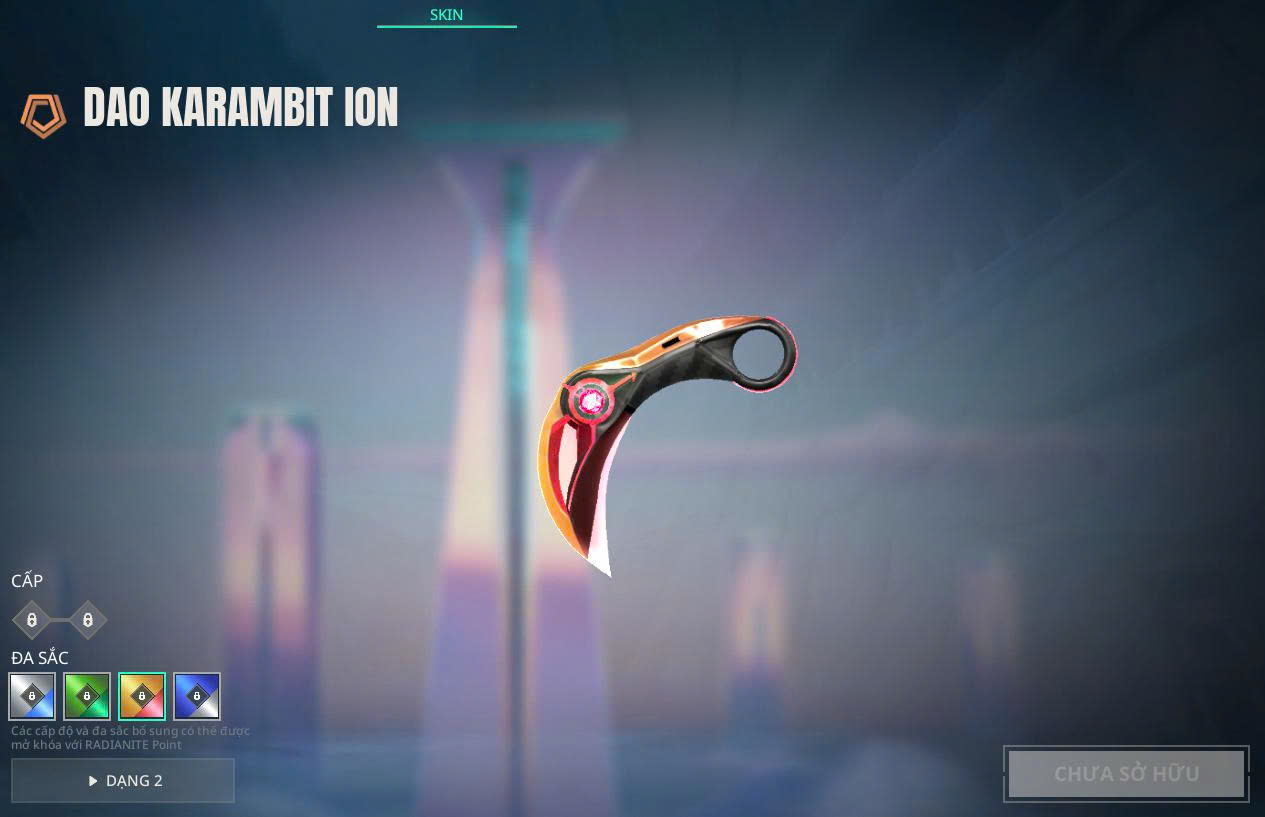
Task: Click the CHƯA SỞ HỮU button
Action: pos(1126,774)
